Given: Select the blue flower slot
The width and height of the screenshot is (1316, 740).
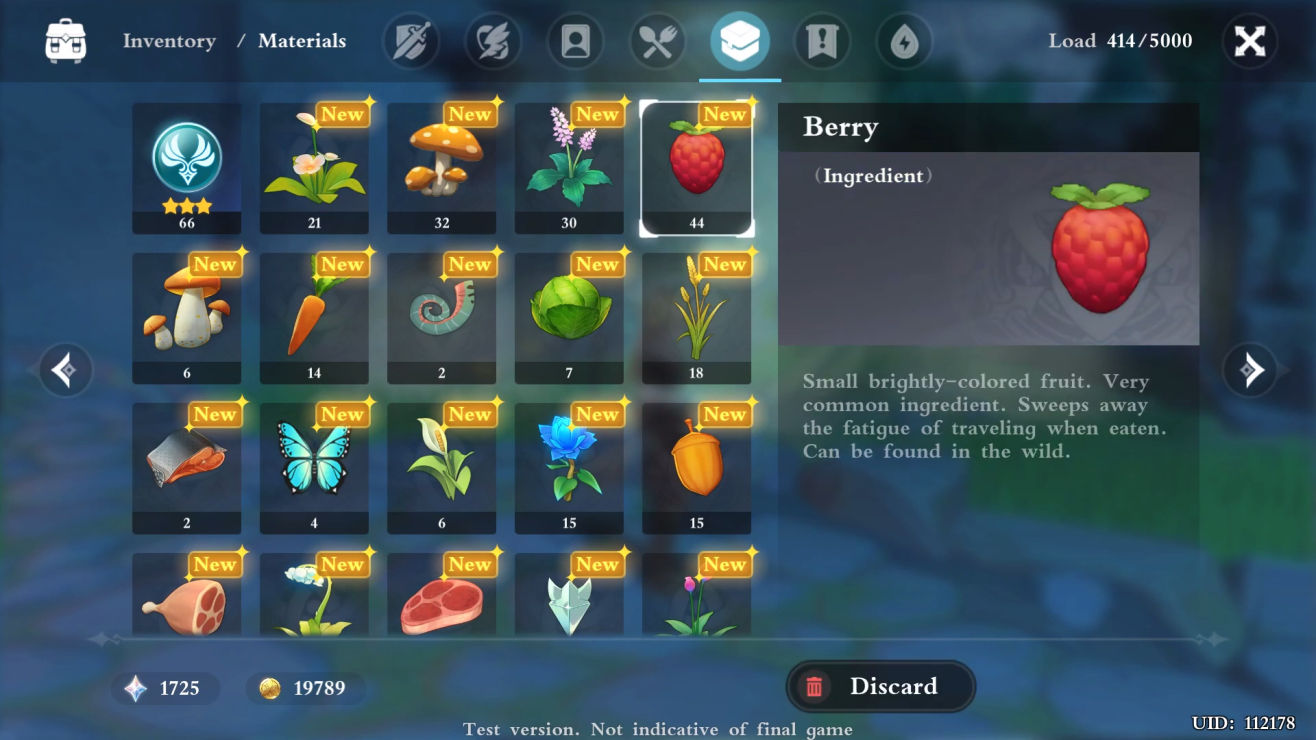Looking at the screenshot, I should click(x=569, y=468).
